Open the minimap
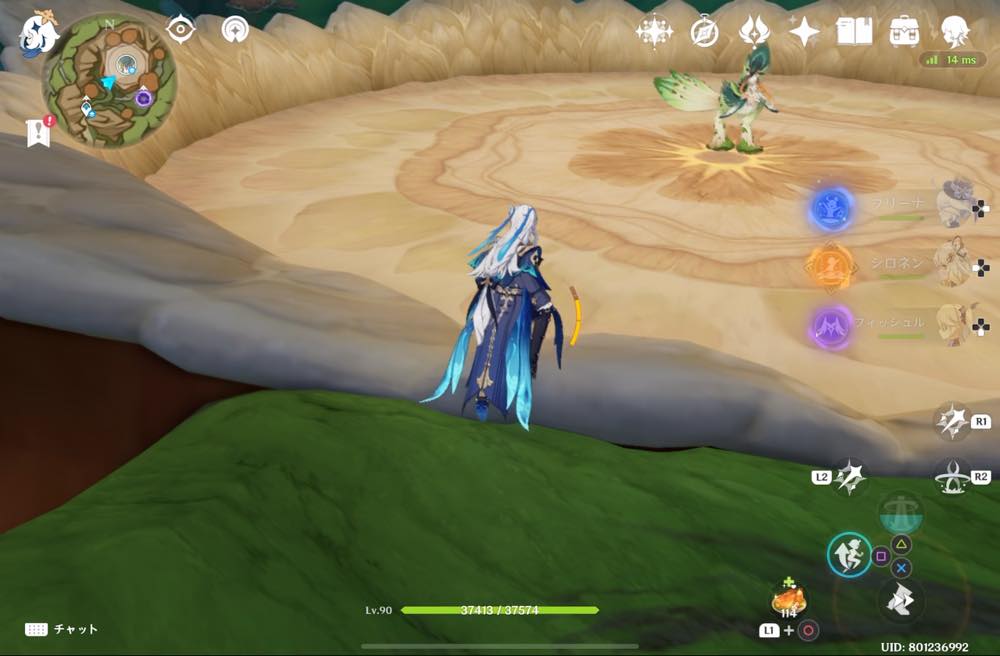The height and width of the screenshot is (656, 1000). pos(109,80)
